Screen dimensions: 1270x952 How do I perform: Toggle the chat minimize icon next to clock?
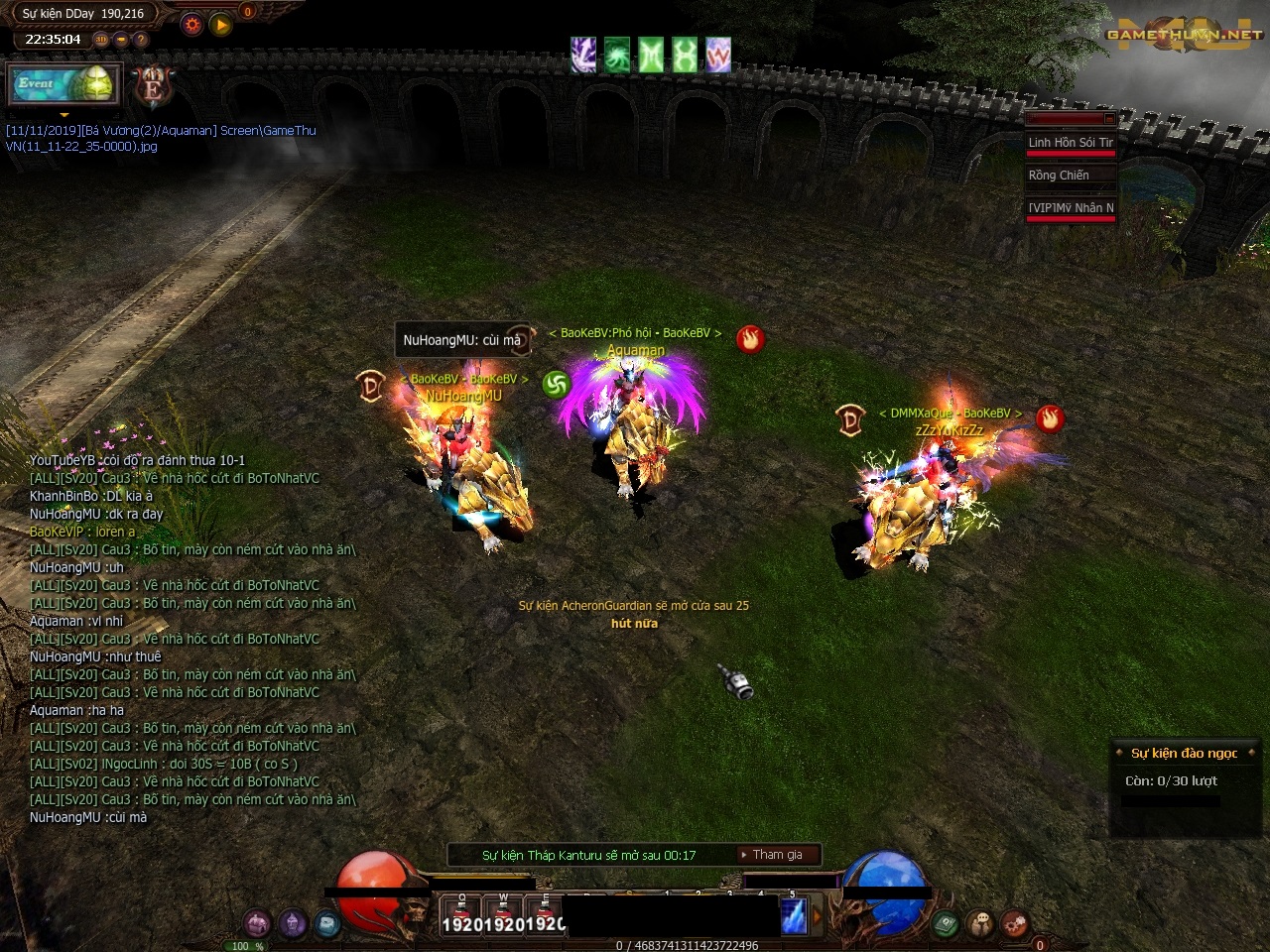[x=119, y=40]
